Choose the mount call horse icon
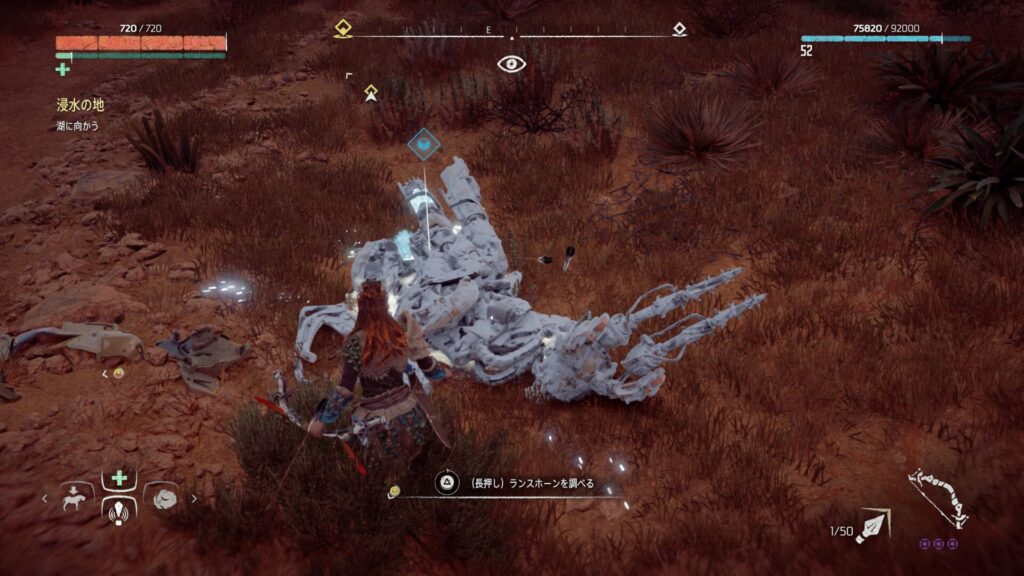The width and height of the screenshot is (1024, 576). pos(76,496)
